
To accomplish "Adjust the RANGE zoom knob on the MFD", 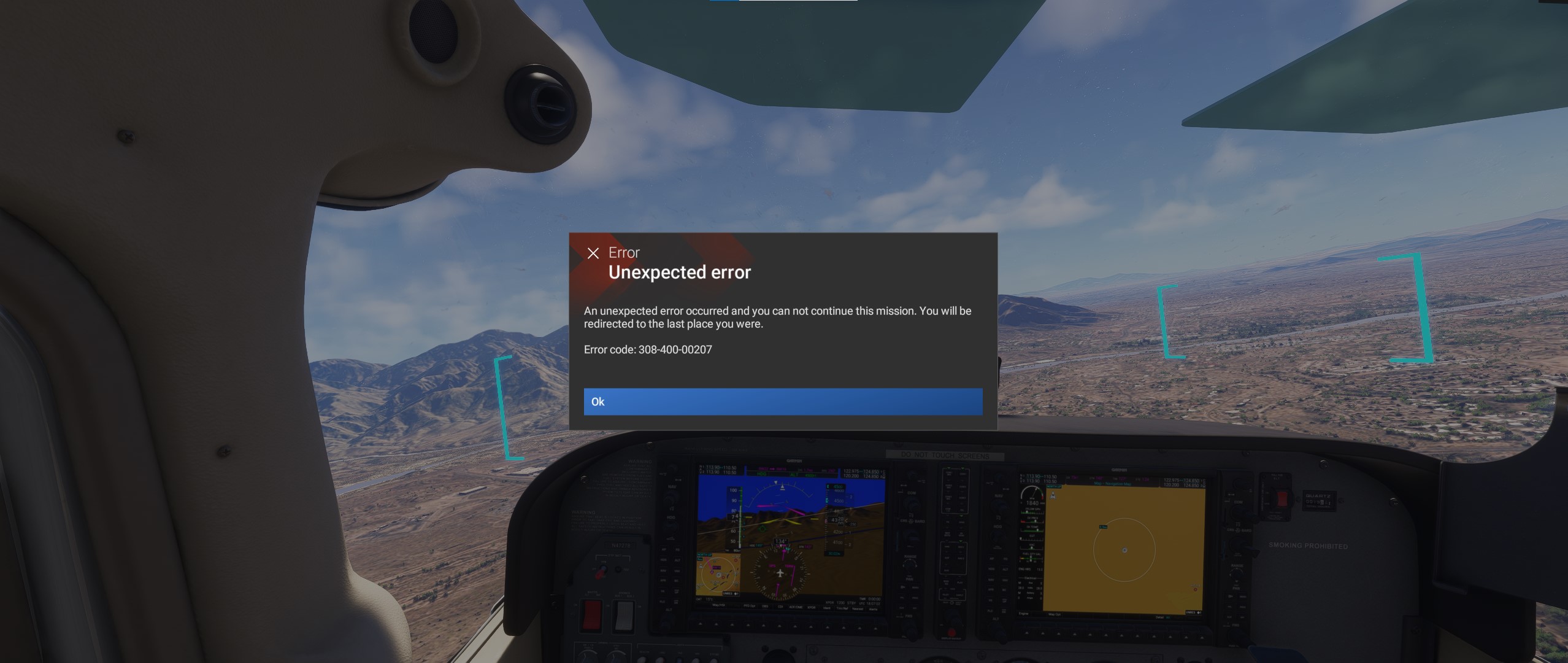I will coord(1236,574).
